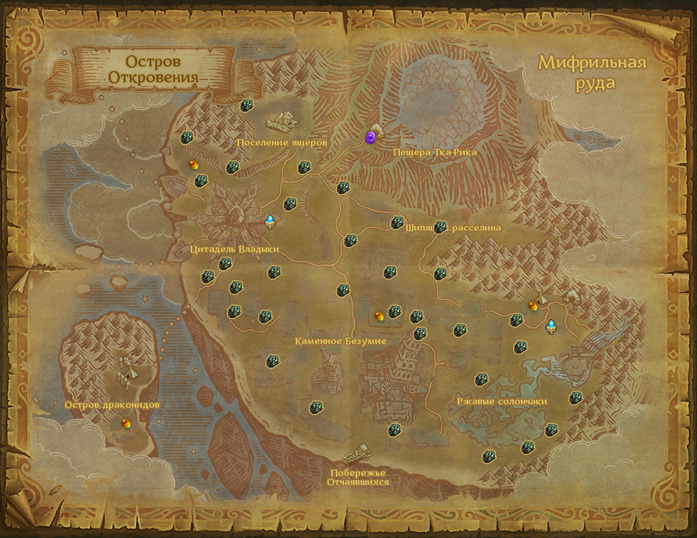Image resolution: width=697 pixels, height=538 pixels.
Task: Click the purple marker at Пещера Тка-Рика
Action: [x=371, y=137]
